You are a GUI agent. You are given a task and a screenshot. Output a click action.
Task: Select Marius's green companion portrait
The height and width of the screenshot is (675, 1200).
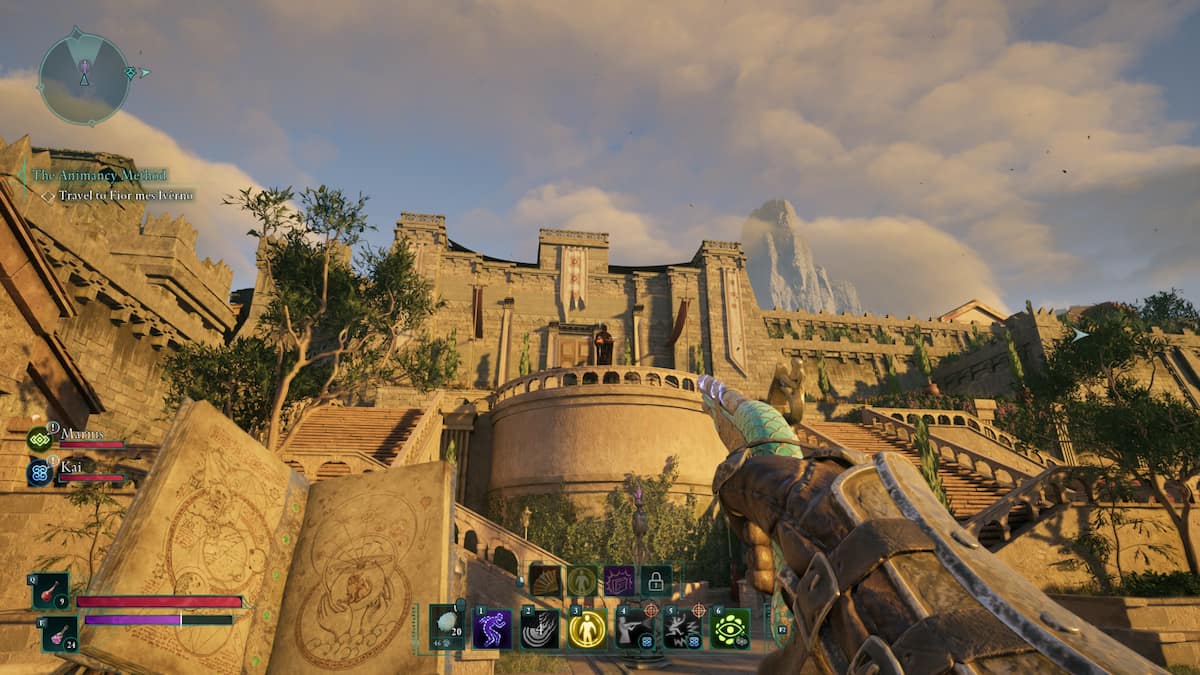coord(40,439)
